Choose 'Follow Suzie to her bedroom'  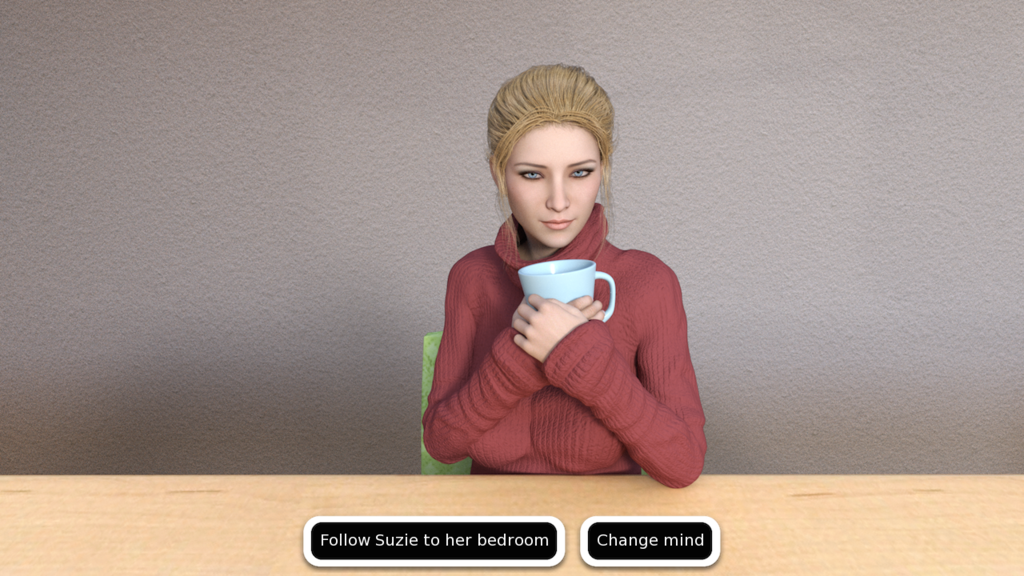[434, 541]
